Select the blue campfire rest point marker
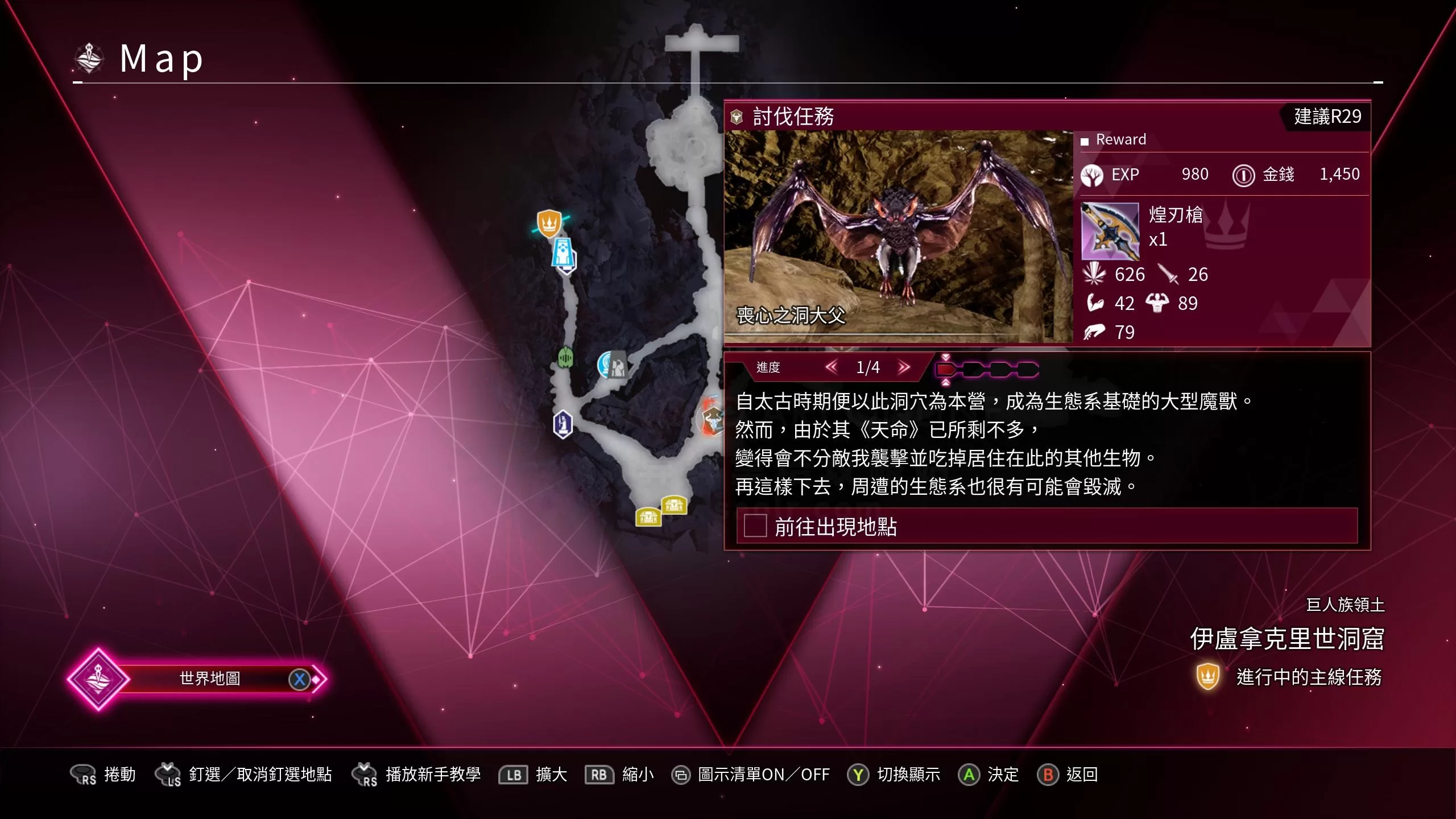This screenshot has width=1456, height=819. click(x=604, y=363)
